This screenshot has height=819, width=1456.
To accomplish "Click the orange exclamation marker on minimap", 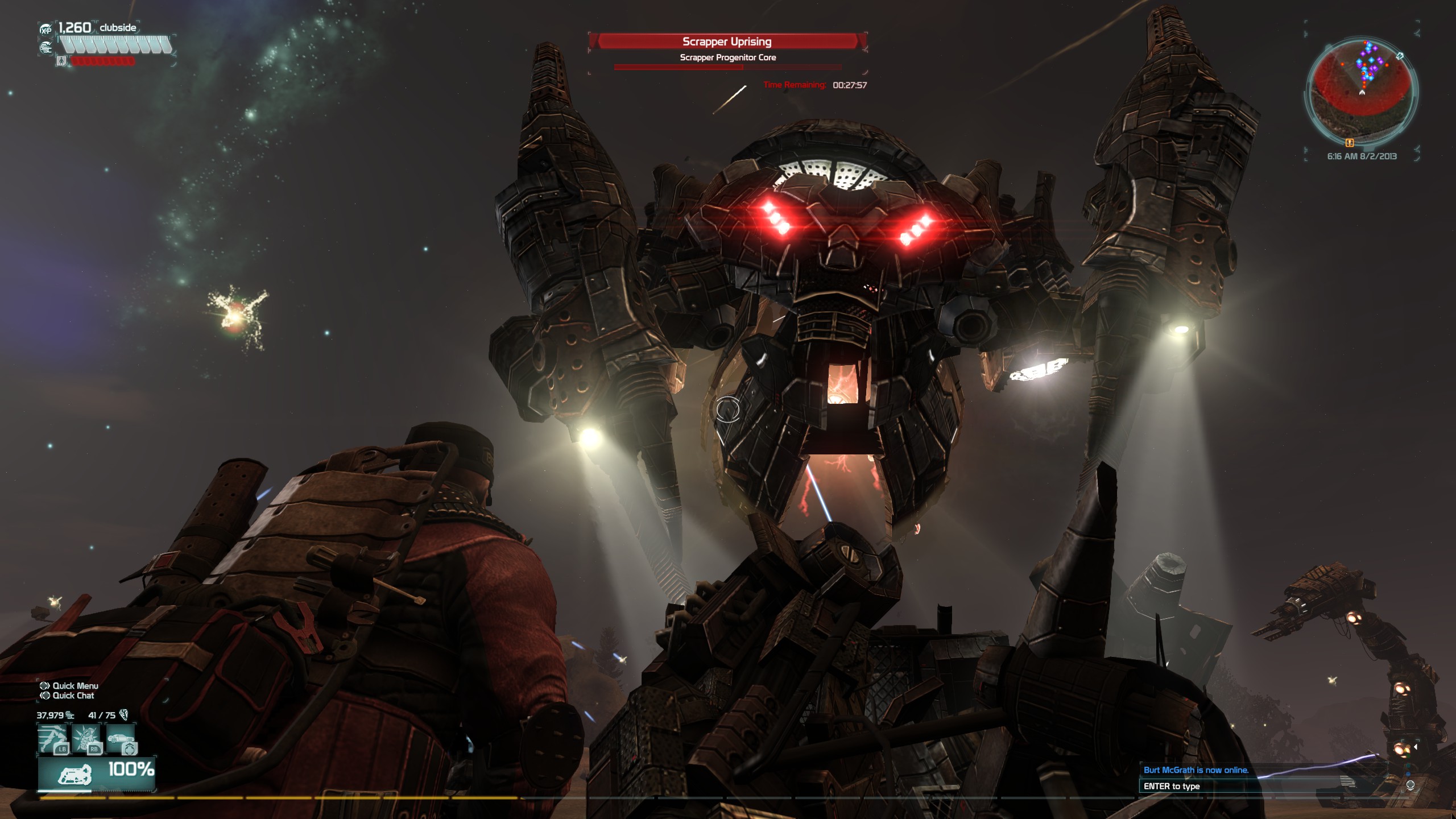I will coord(1350,143).
